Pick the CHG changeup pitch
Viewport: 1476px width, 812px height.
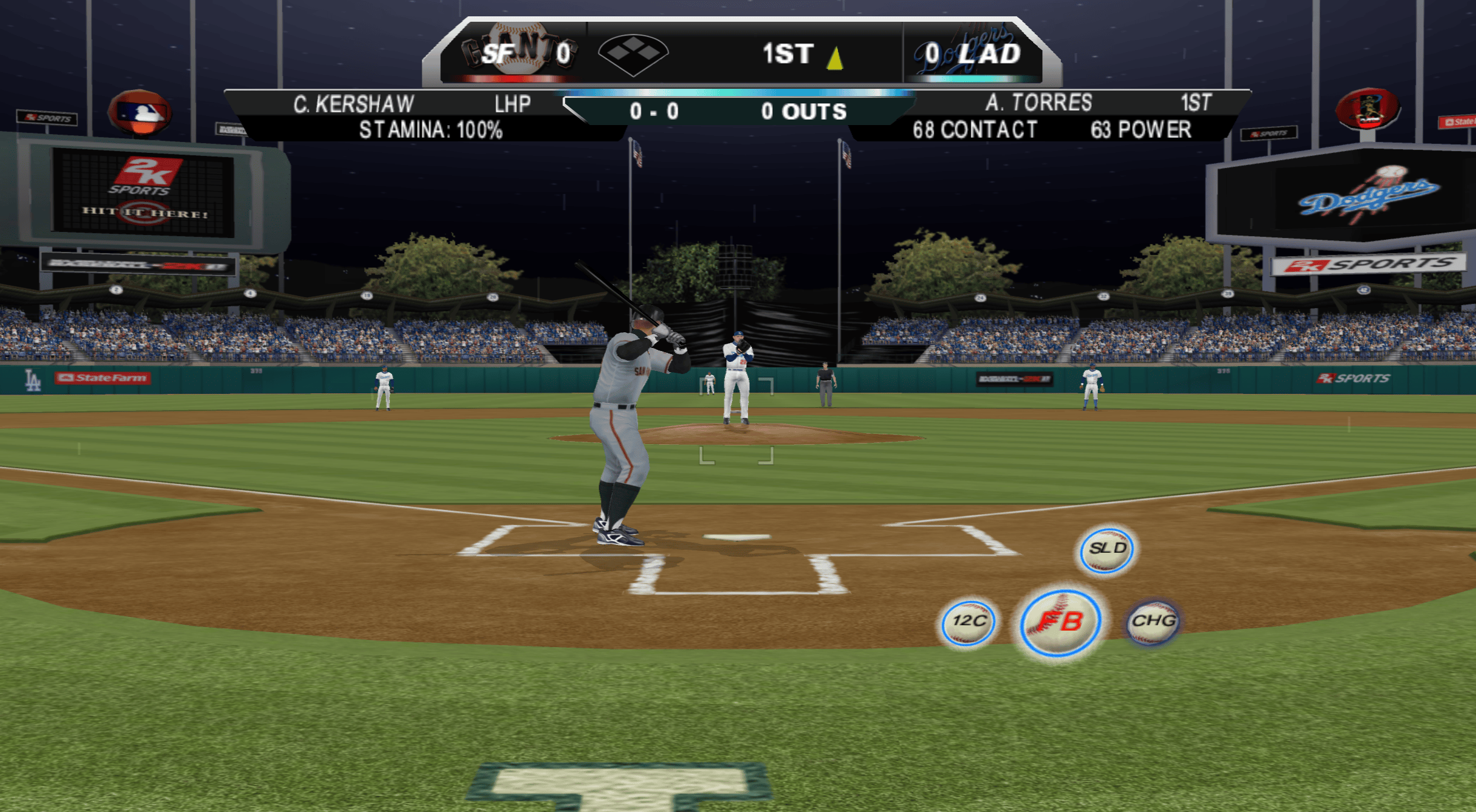tap(1153, 622)
